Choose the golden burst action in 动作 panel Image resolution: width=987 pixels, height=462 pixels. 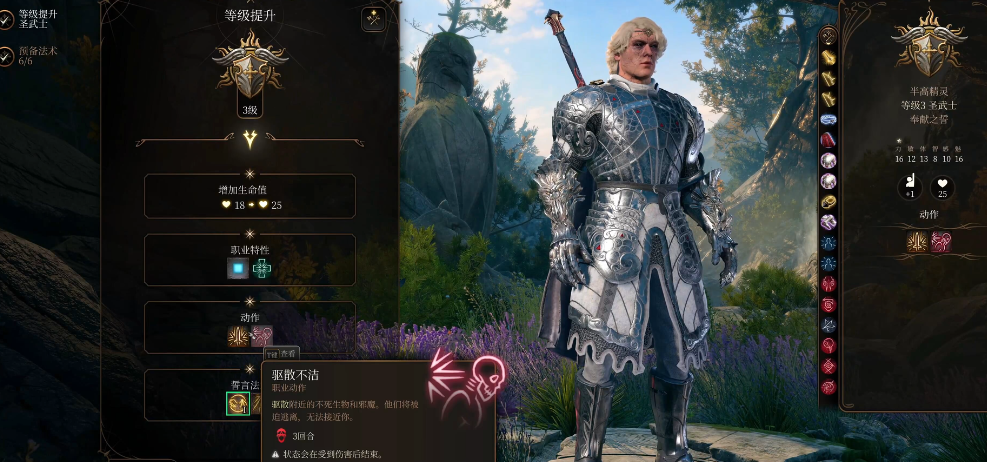pyautogui.click(x=238, y=336)
